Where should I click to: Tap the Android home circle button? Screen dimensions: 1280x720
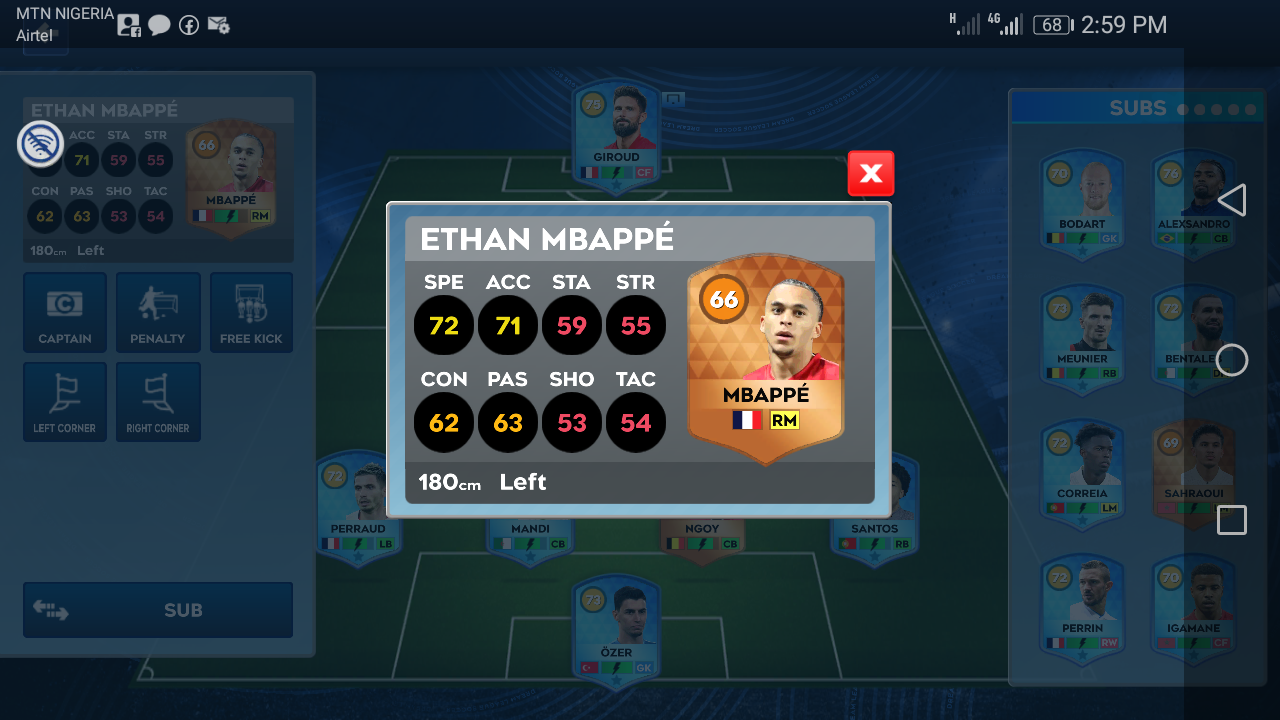pyautogui.click(x=1232, y=360)
